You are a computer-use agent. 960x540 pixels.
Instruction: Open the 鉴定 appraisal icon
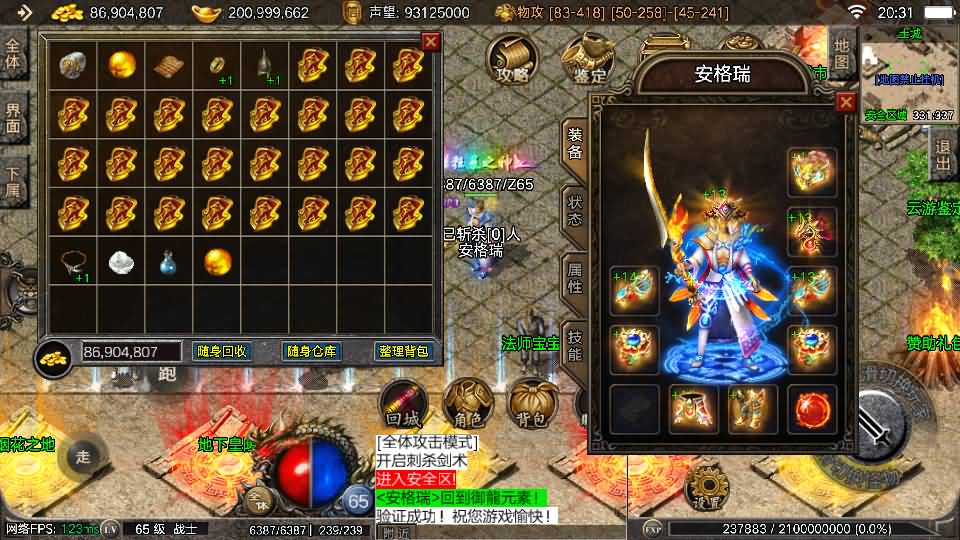pyautogui.click(x=588, y=59)
